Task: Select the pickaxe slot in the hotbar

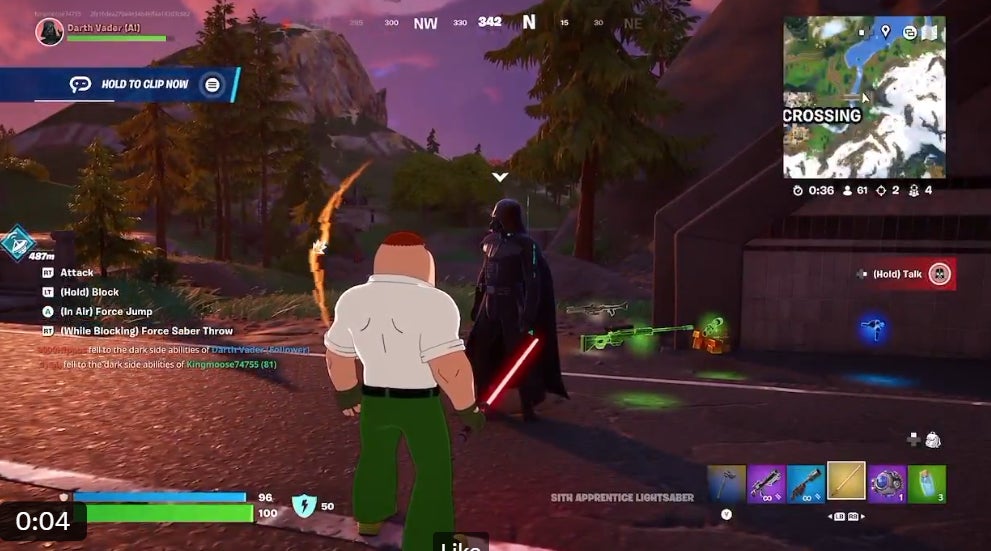Action: (x=727, y=483)
